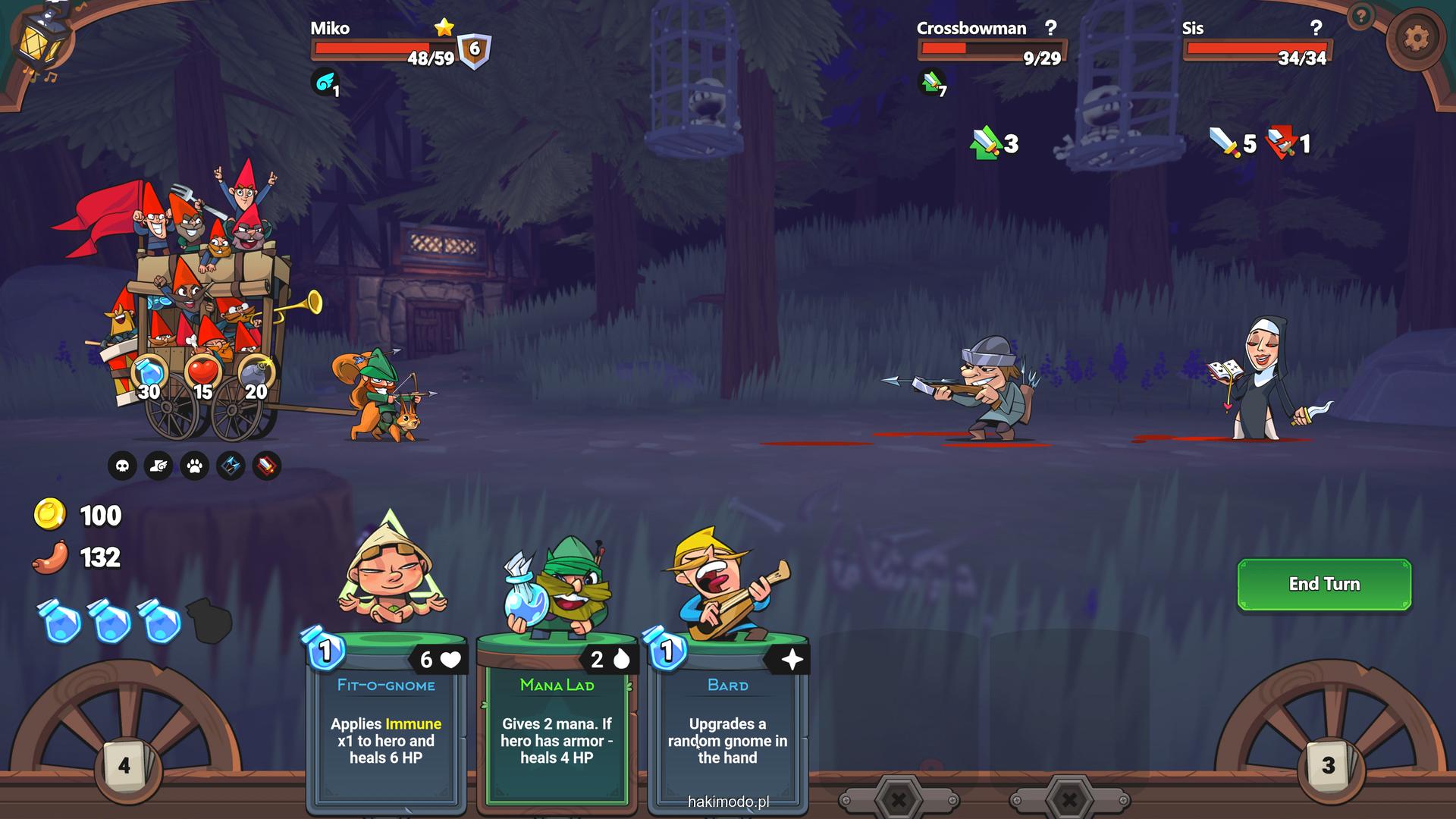Show Sis enemy info via question mark
Image resolution: width=1456 pixels, height=819 pixels.
point(1316,28)
